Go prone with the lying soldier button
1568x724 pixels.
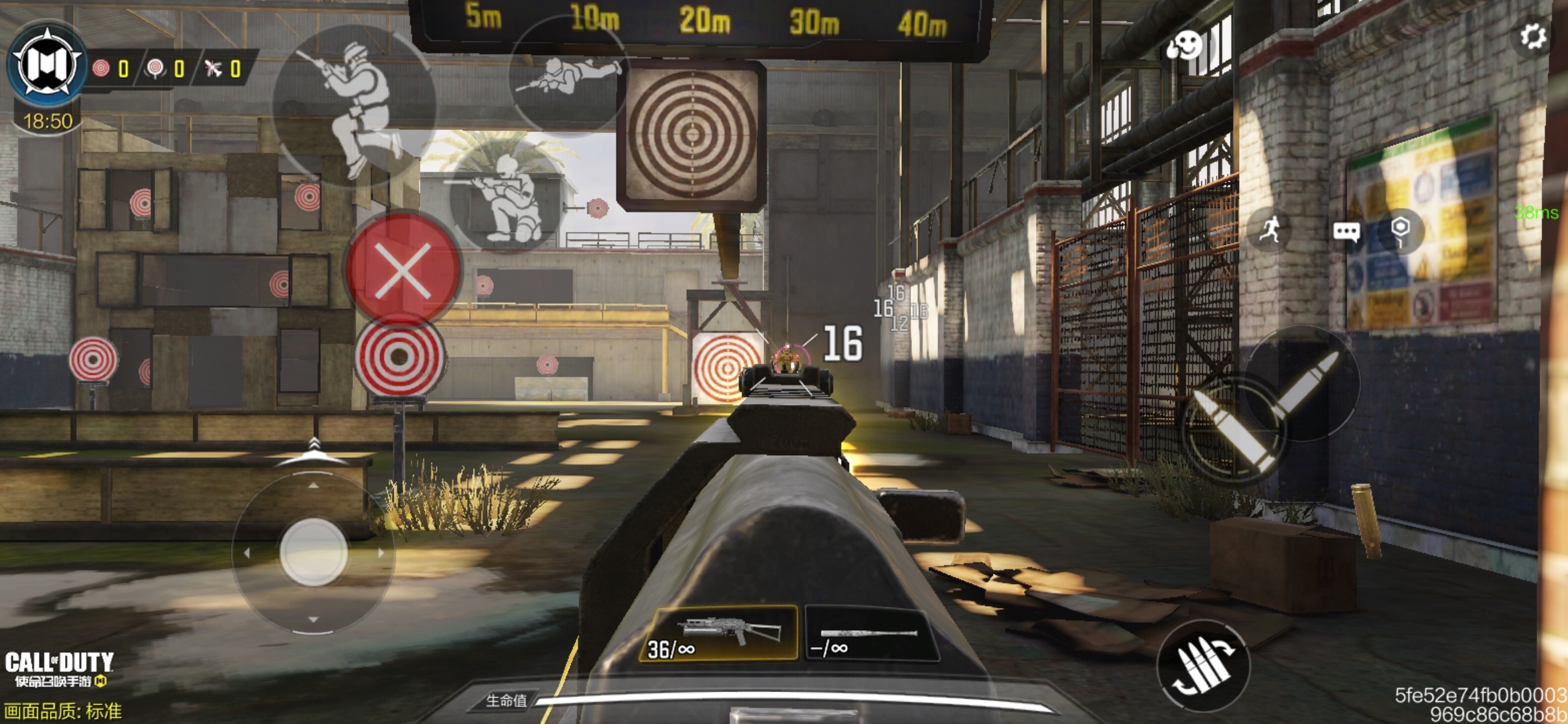568,76
